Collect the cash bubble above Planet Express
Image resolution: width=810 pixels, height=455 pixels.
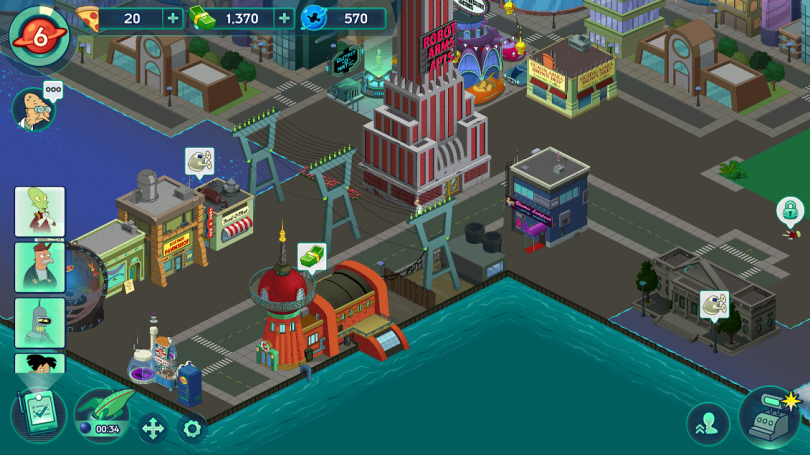point(311,257)
